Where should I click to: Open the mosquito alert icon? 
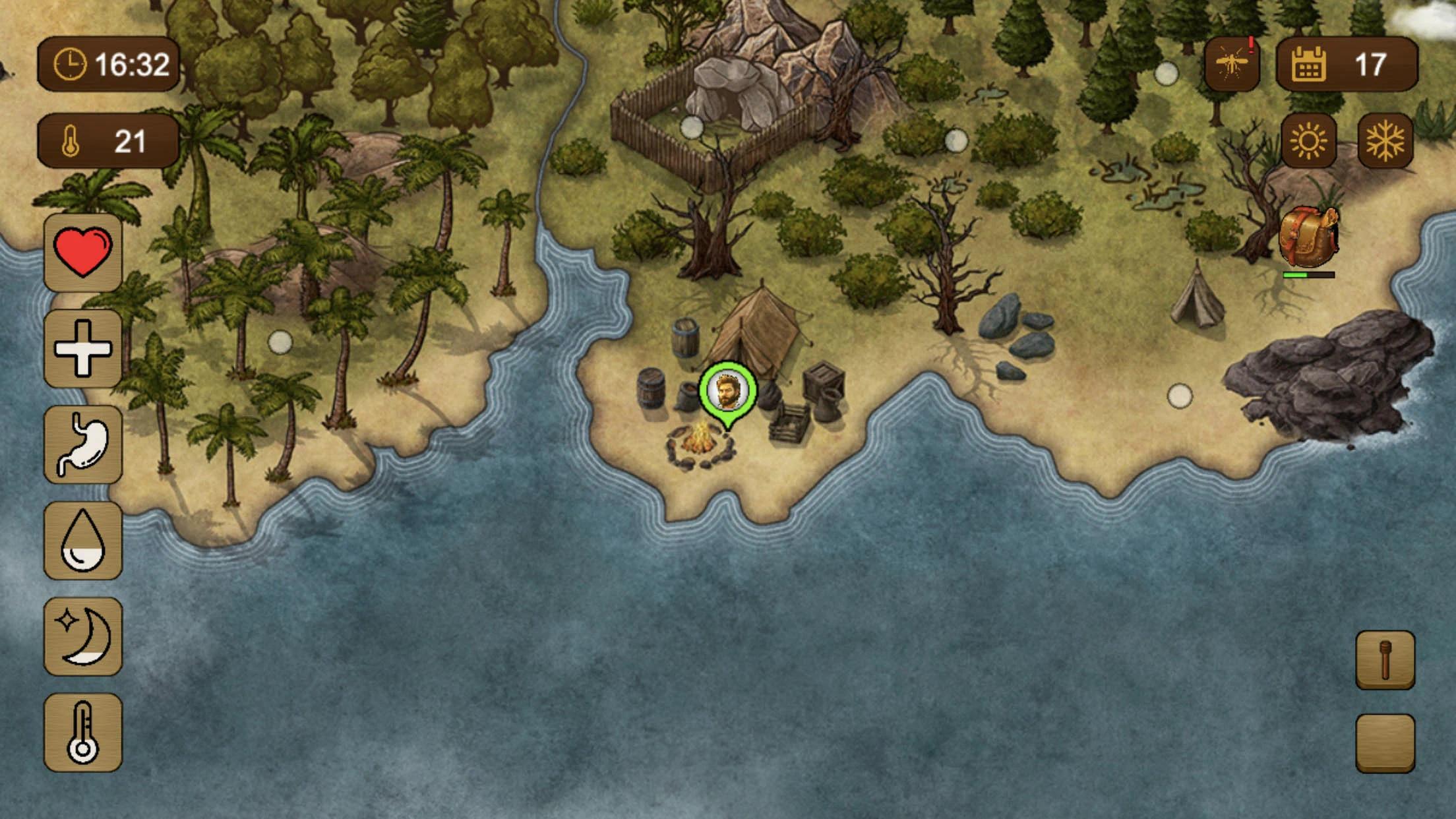pyautogui.click(x=1232, y=64)
